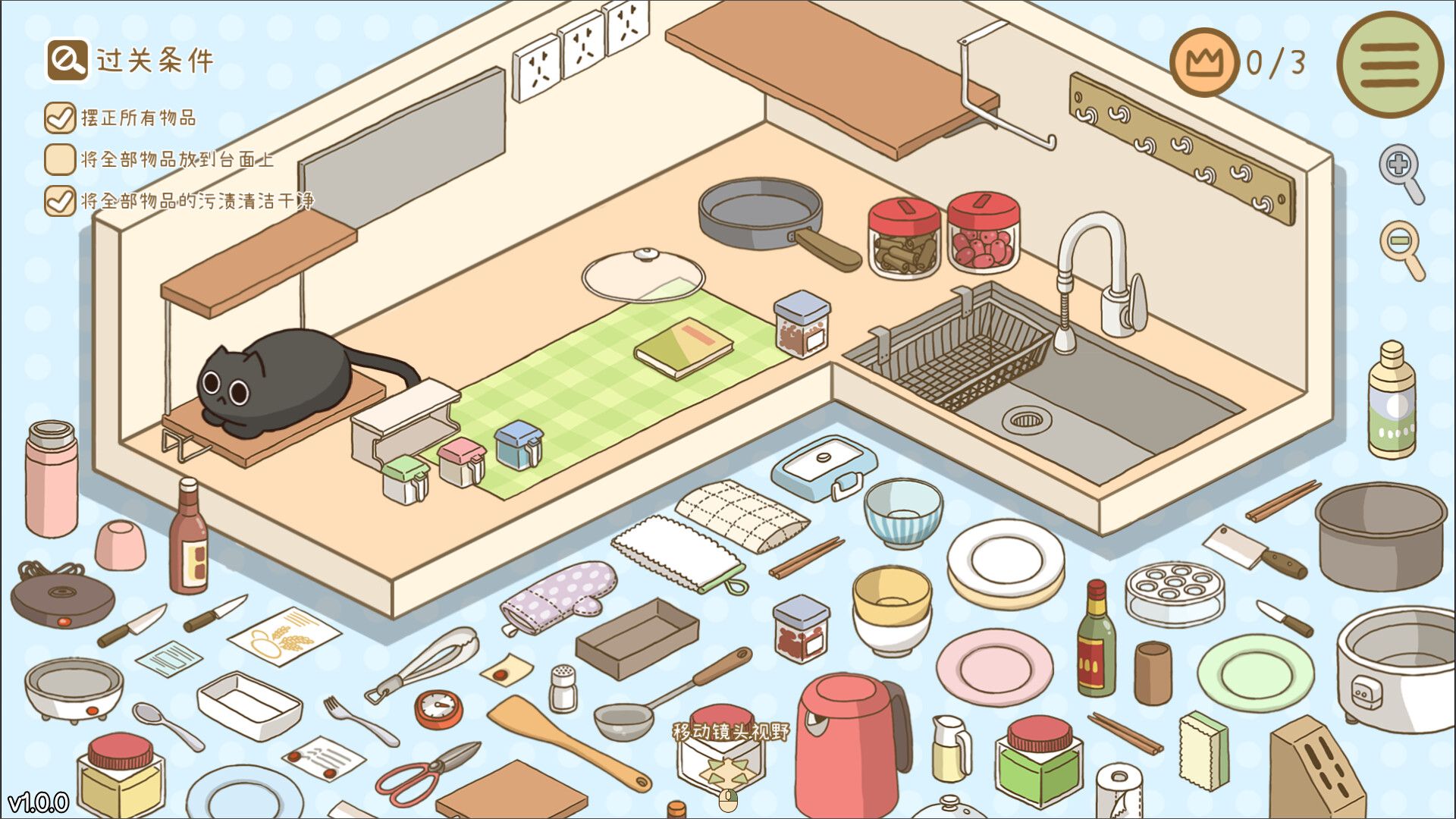The height and width of the screenshot is (819, 1456).
Task: Check the 将全部物品放到台面上 checkbox
Action: coord(58,159)
